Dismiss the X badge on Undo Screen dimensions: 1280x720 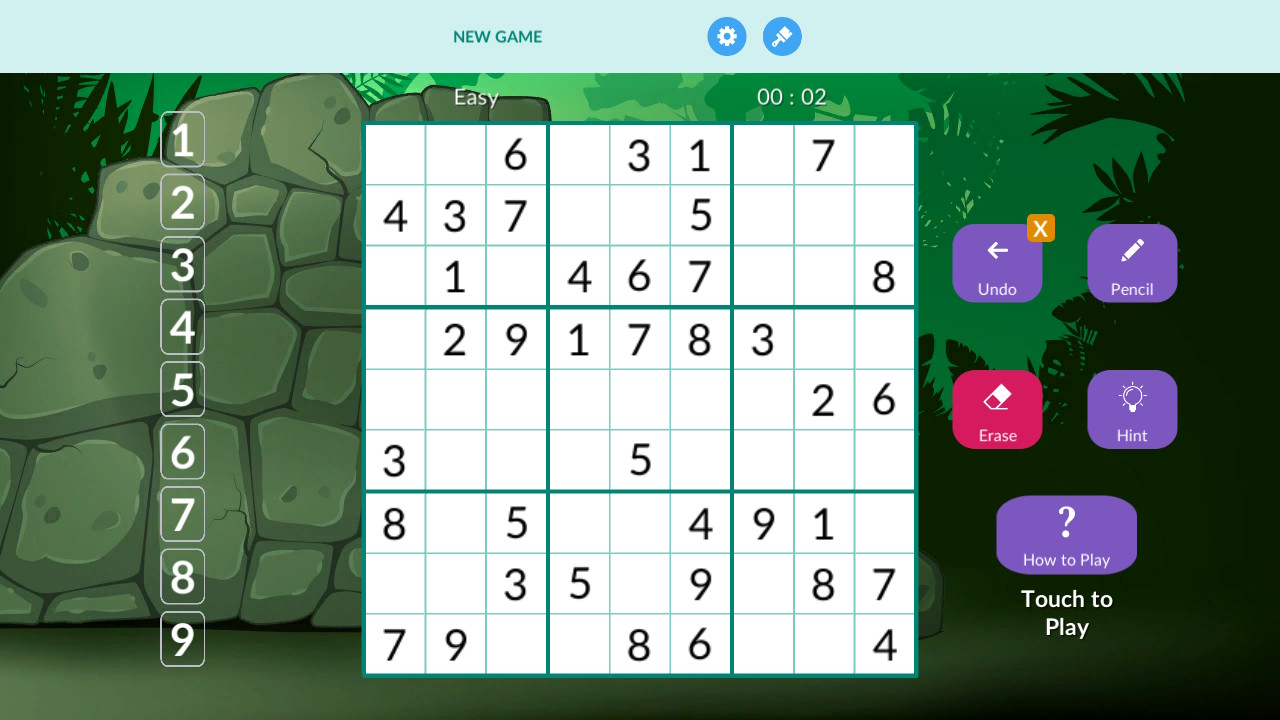pos(1041,228)
